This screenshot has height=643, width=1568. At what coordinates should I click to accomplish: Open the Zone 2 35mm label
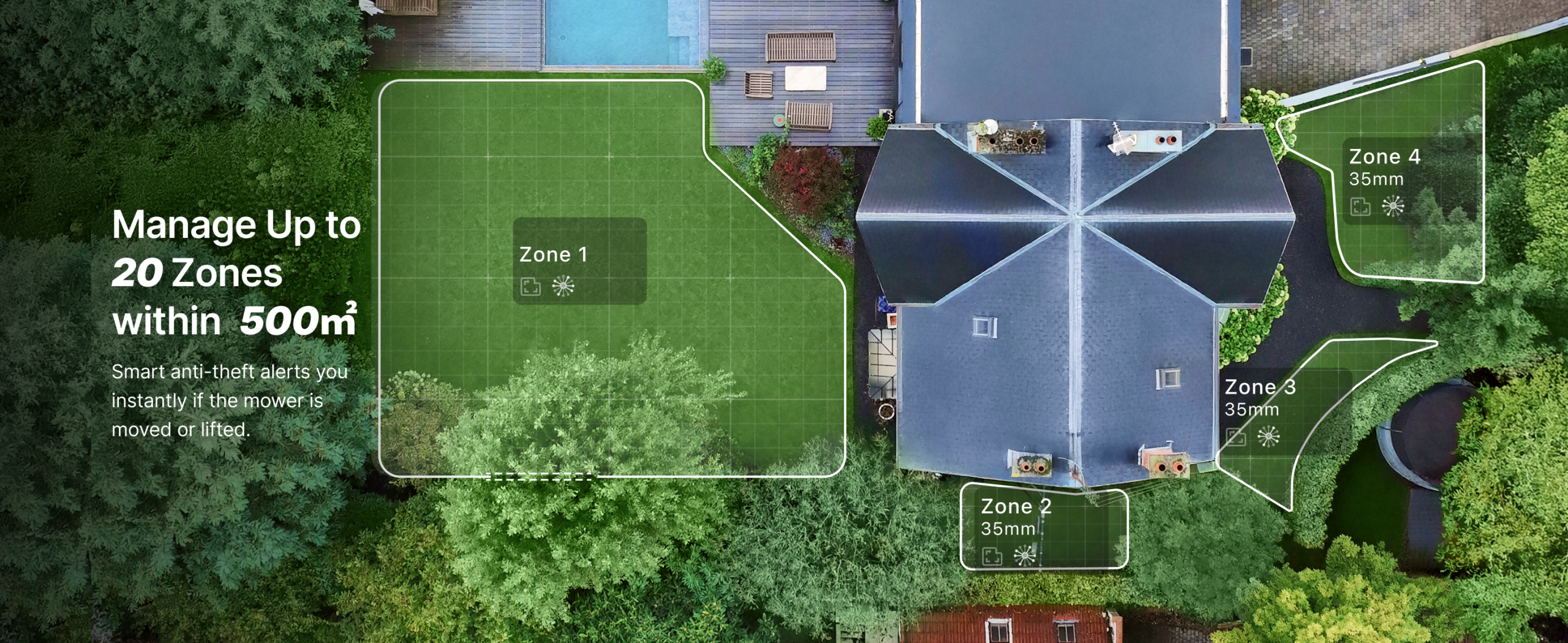click(x=1016, y=516)
